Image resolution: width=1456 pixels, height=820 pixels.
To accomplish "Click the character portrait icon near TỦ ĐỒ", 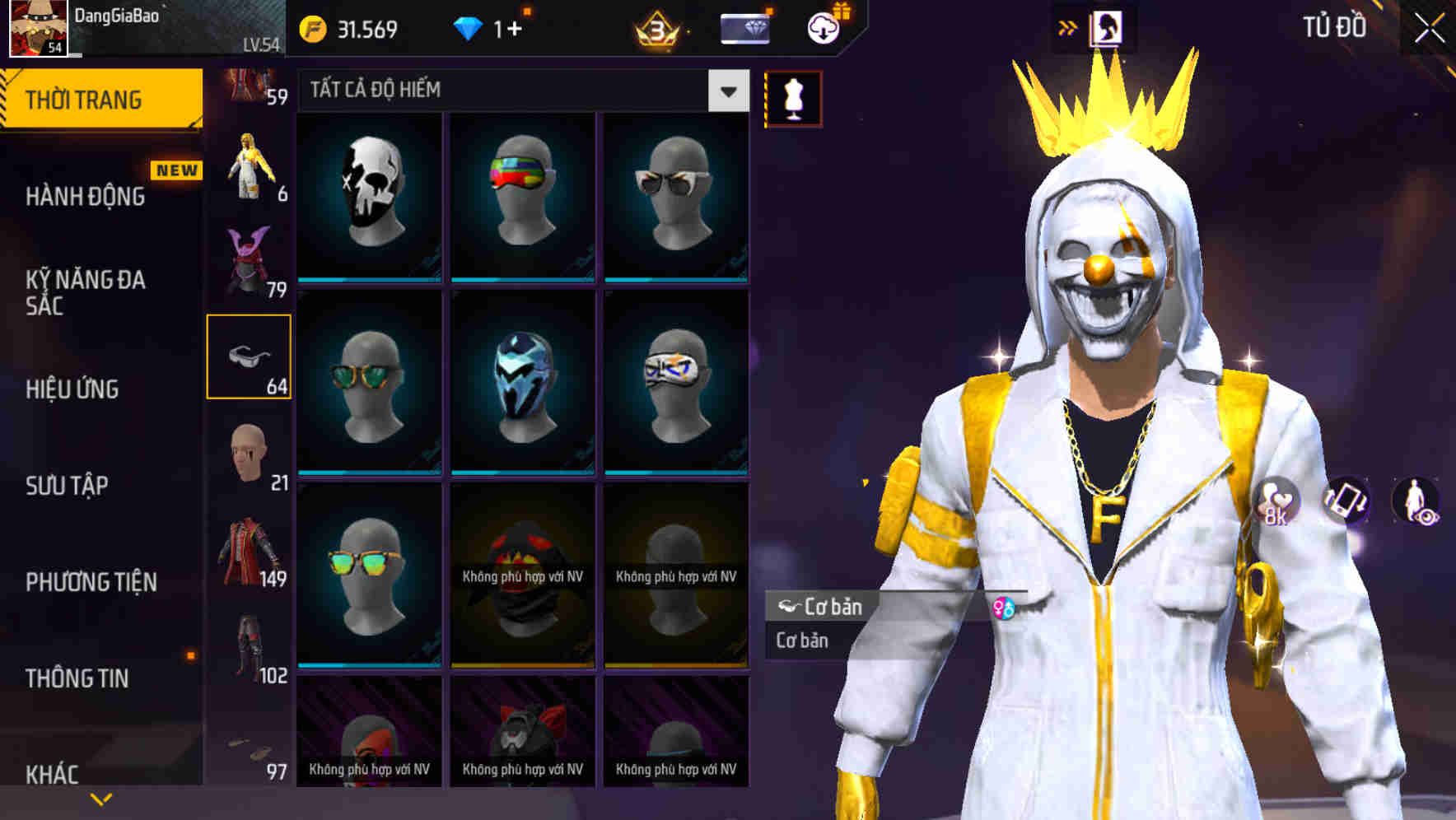I will [1107, 26].
